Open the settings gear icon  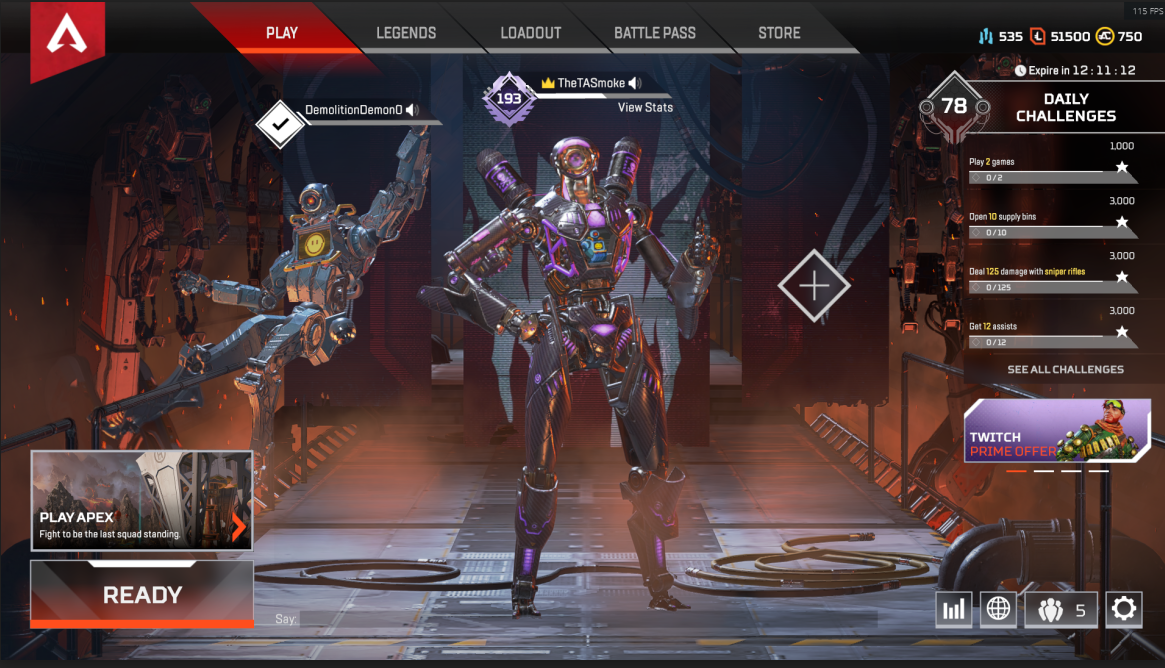click(1124, 608)
